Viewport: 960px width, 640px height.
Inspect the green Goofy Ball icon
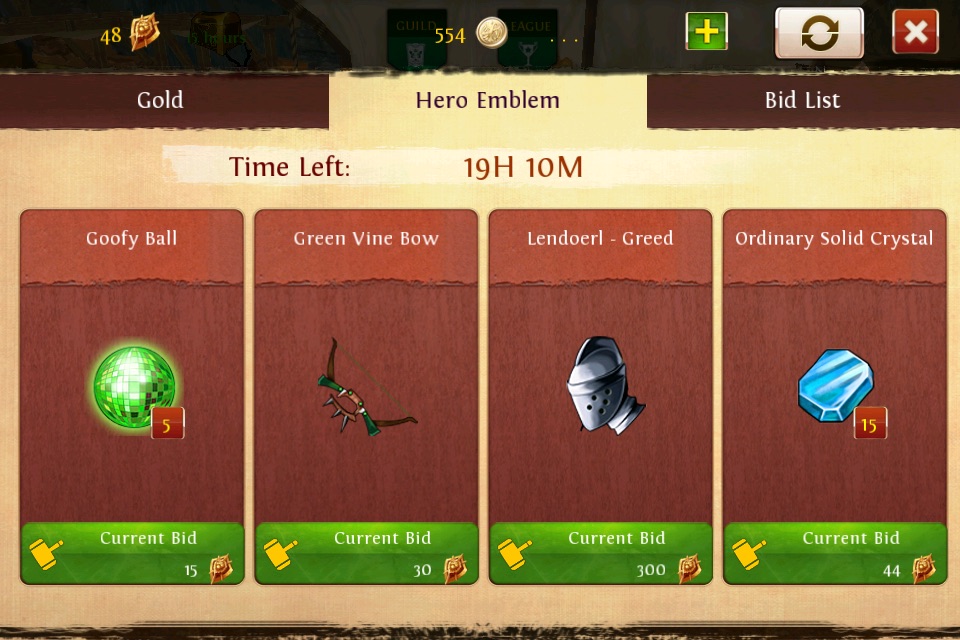click(134, 387)
